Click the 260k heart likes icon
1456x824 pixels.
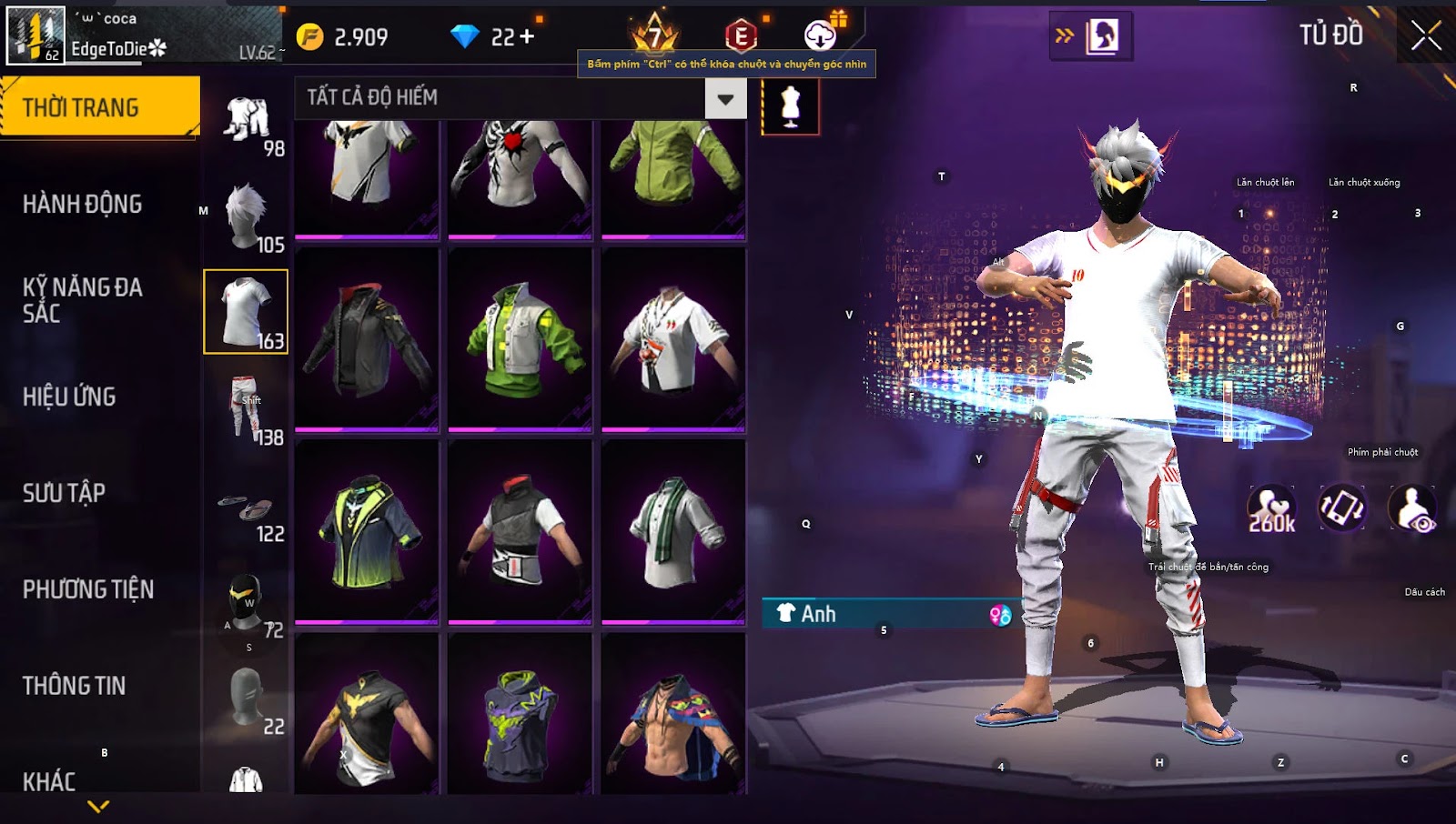(1271, 508)
